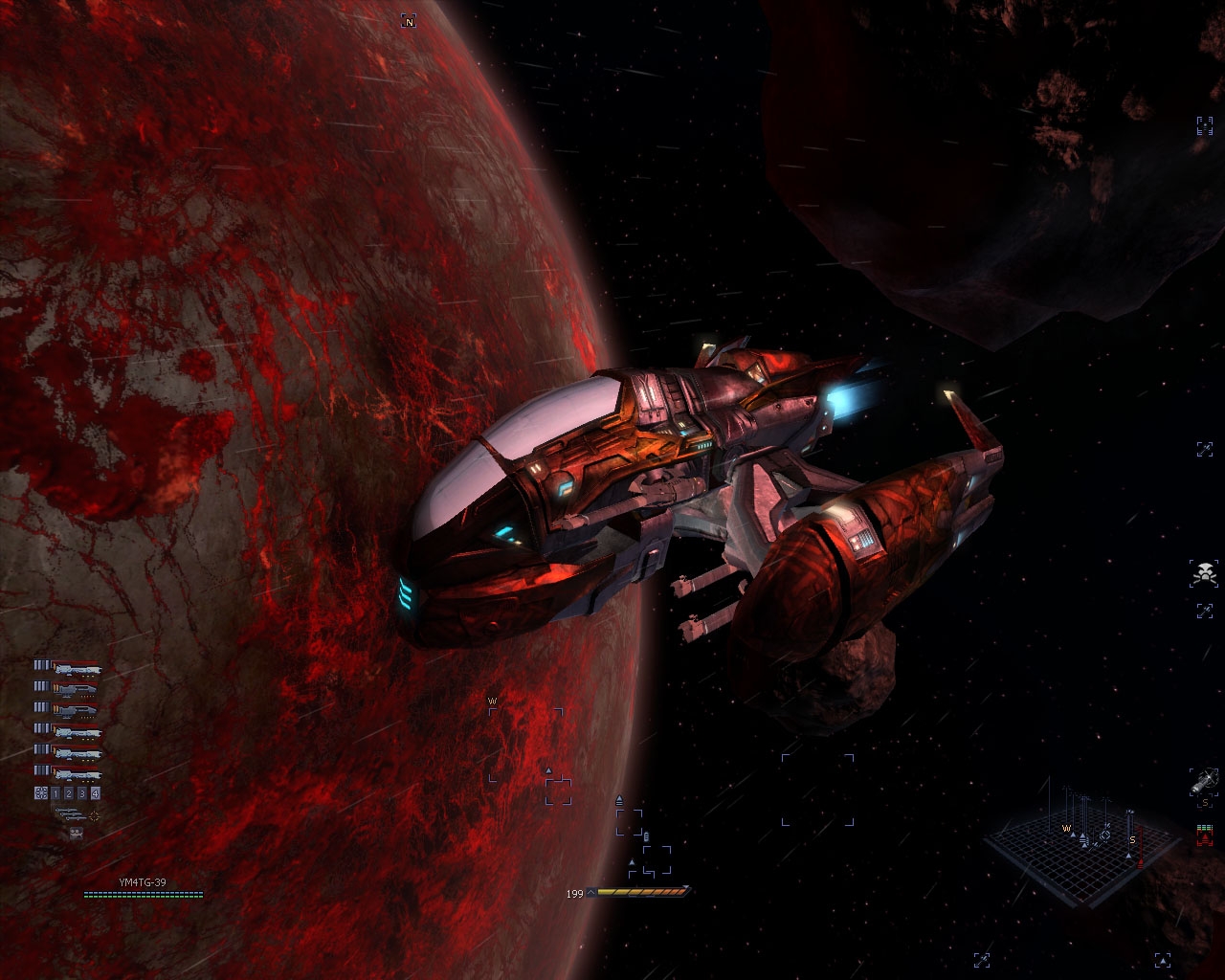Select weapon group 2
The width and height of the screenshot is (1225, 980).
69,793
